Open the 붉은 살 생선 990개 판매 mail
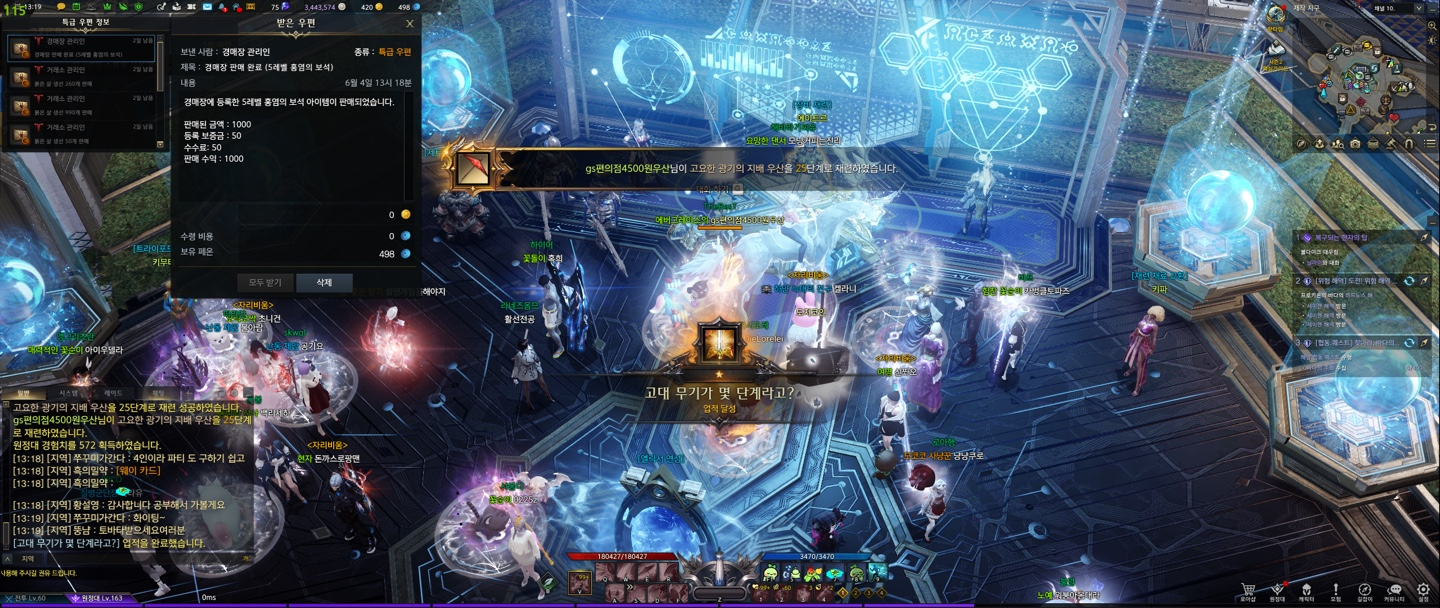The width and height of the screenshot is (1440, 608). [x=80, y=106]
